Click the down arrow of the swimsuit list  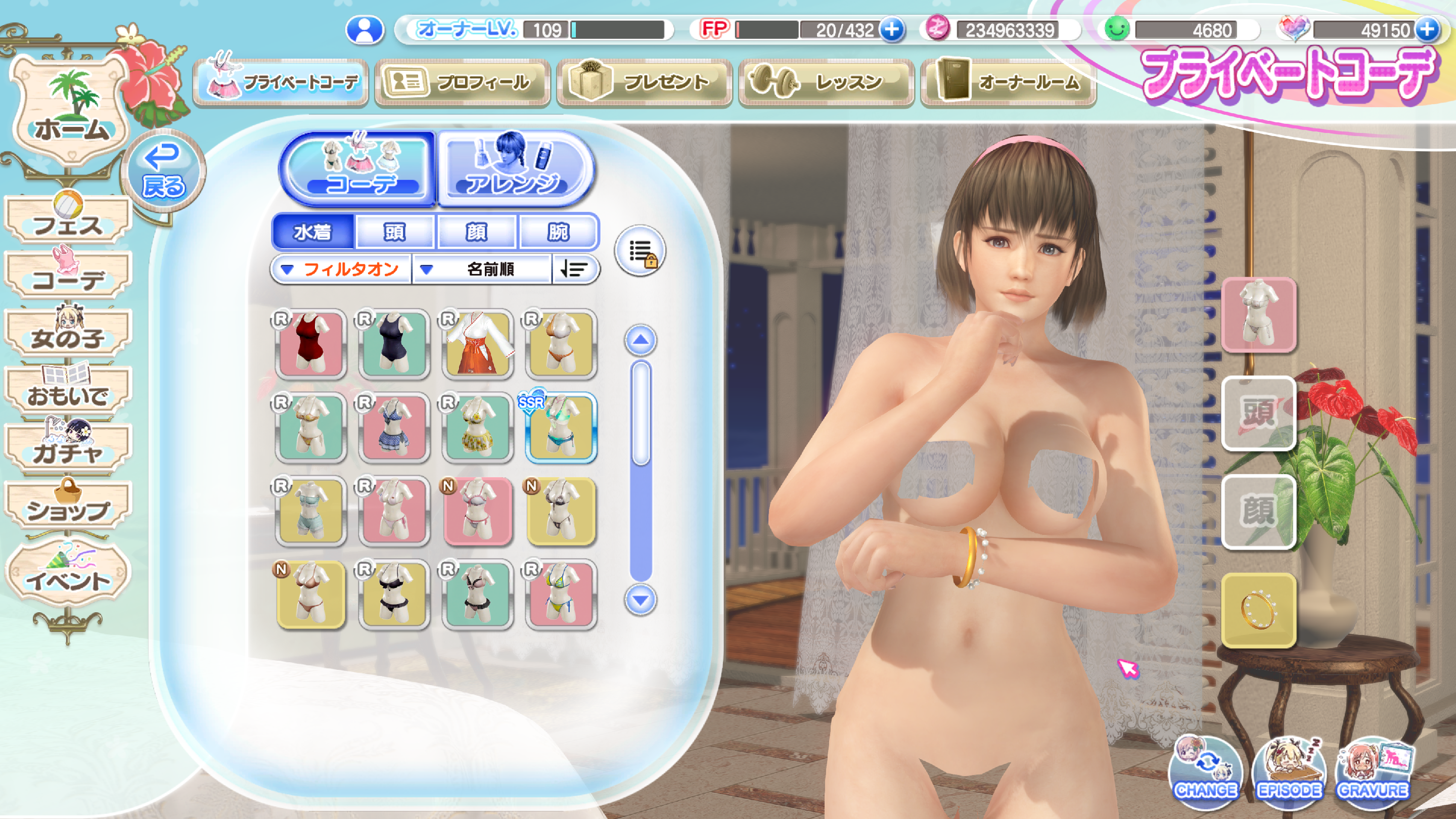click(640, 600)
